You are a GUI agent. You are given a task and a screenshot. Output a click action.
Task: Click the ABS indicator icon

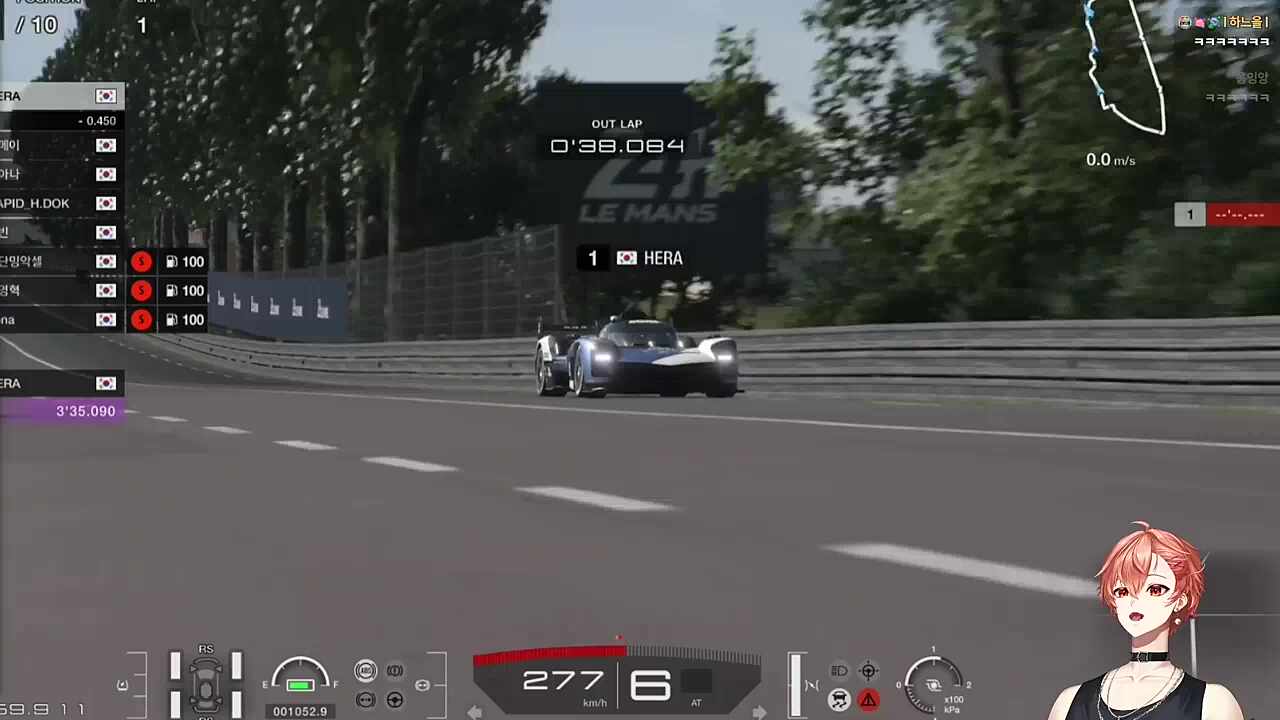click(x=366, y=670)
